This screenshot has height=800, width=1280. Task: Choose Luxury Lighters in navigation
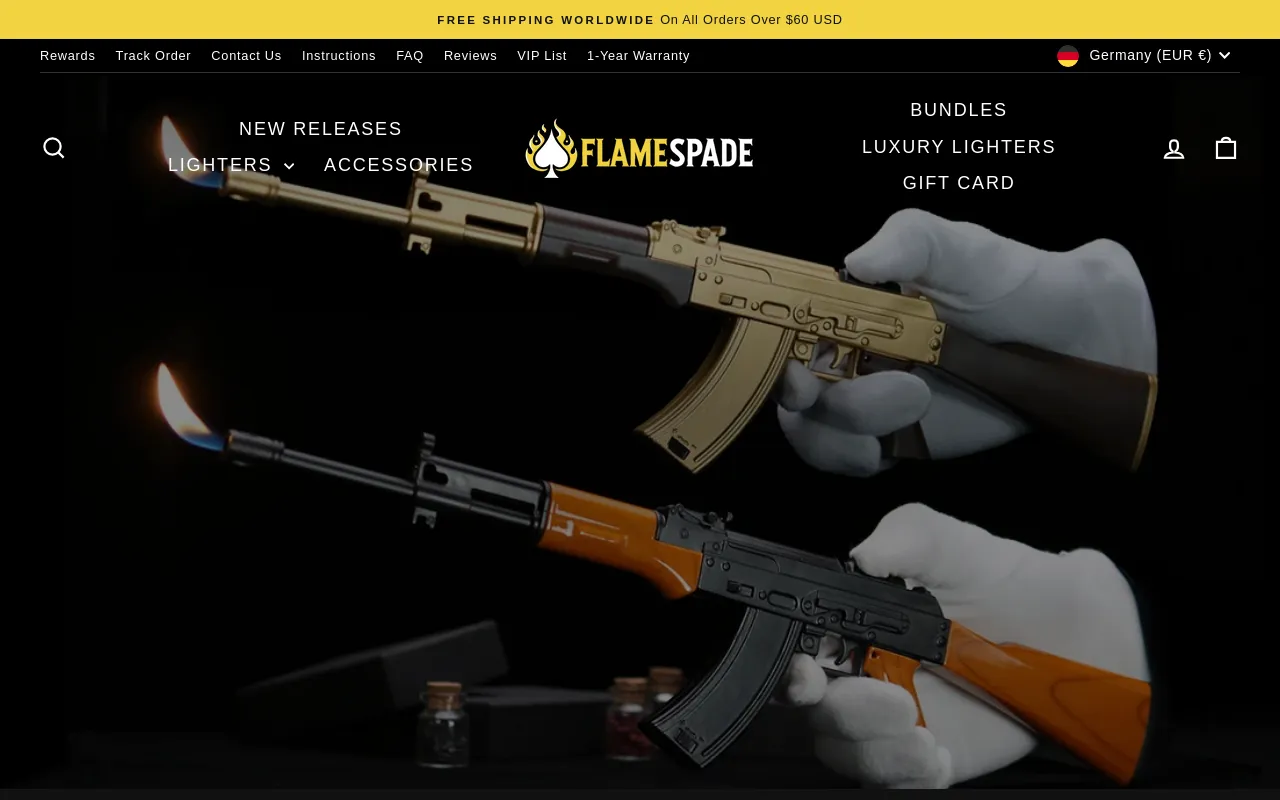coord(958,147)
